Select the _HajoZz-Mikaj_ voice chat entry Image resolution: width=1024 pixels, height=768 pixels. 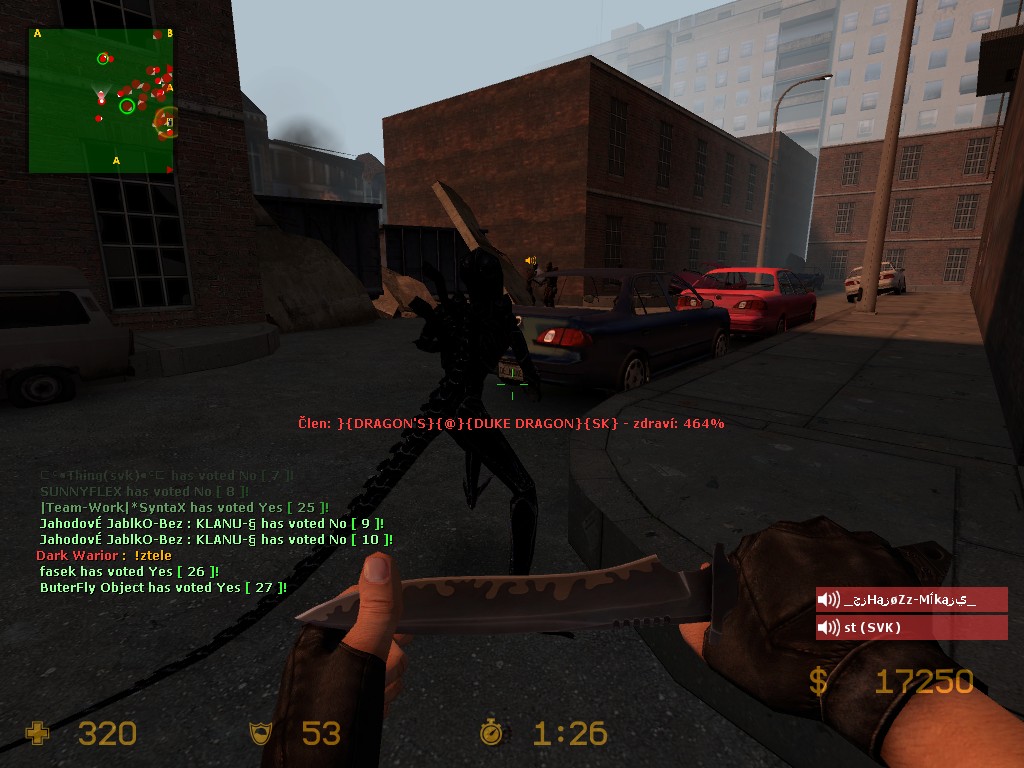tap(911, 600)
